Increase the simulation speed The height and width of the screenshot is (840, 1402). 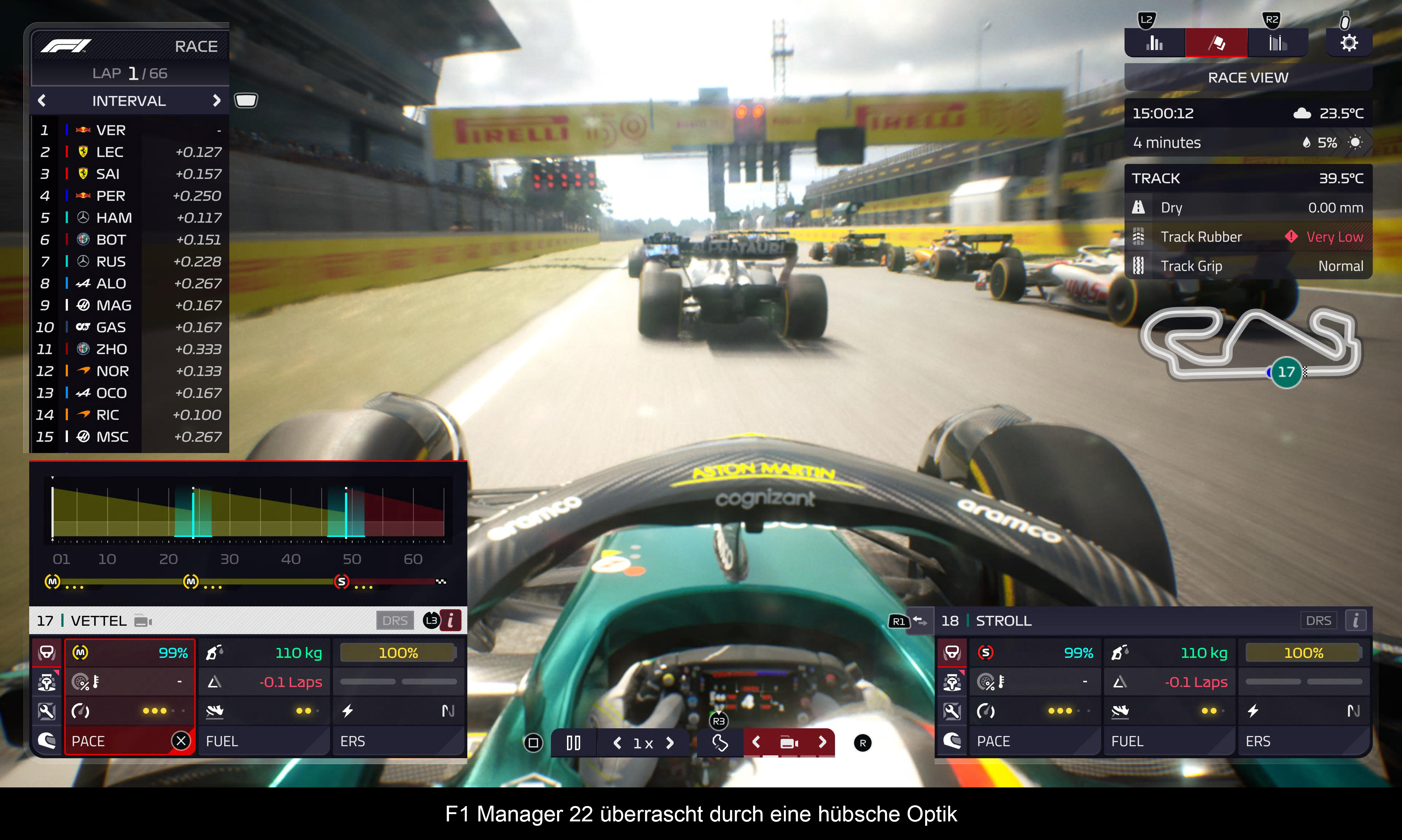click(x=670, y=743)
